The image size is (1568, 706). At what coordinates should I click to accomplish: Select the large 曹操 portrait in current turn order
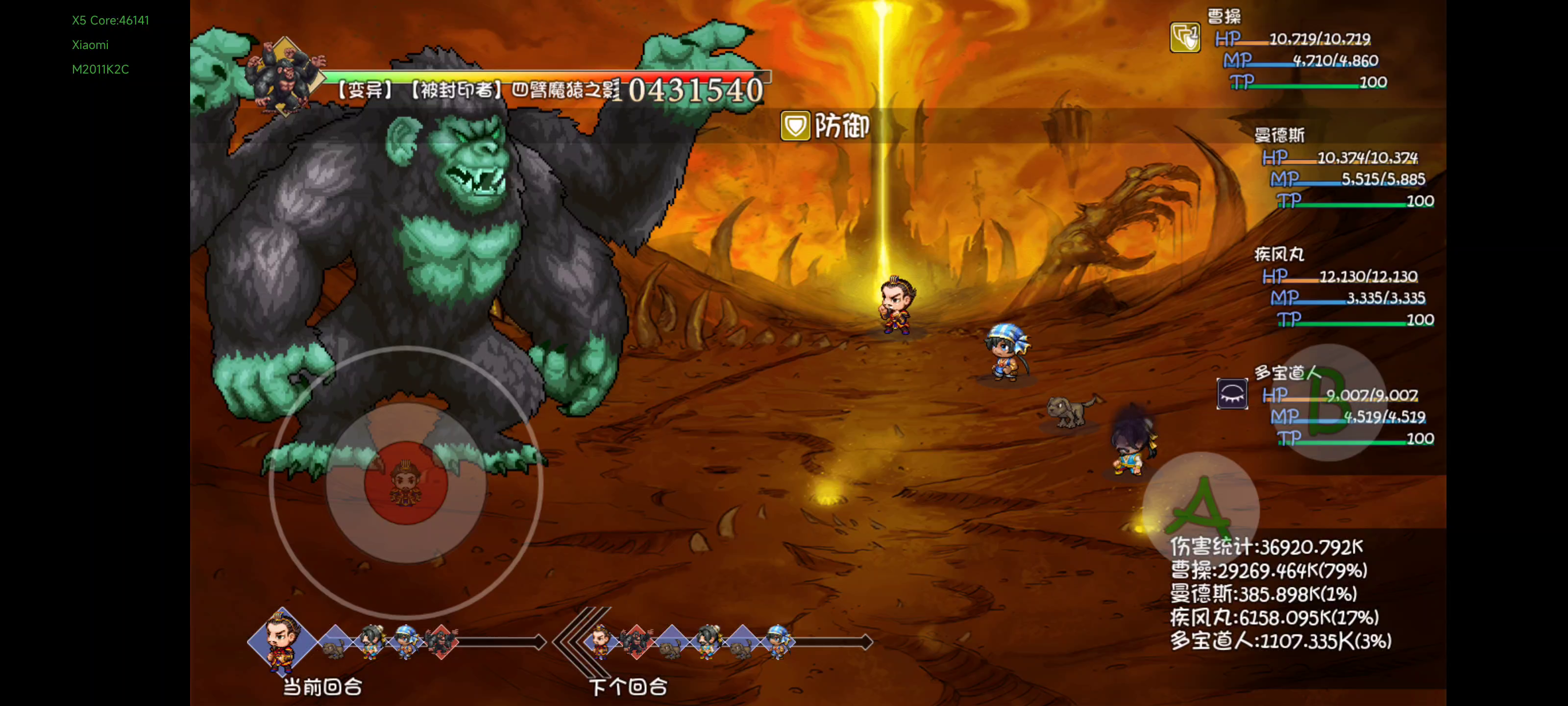[x=282, y=641]
